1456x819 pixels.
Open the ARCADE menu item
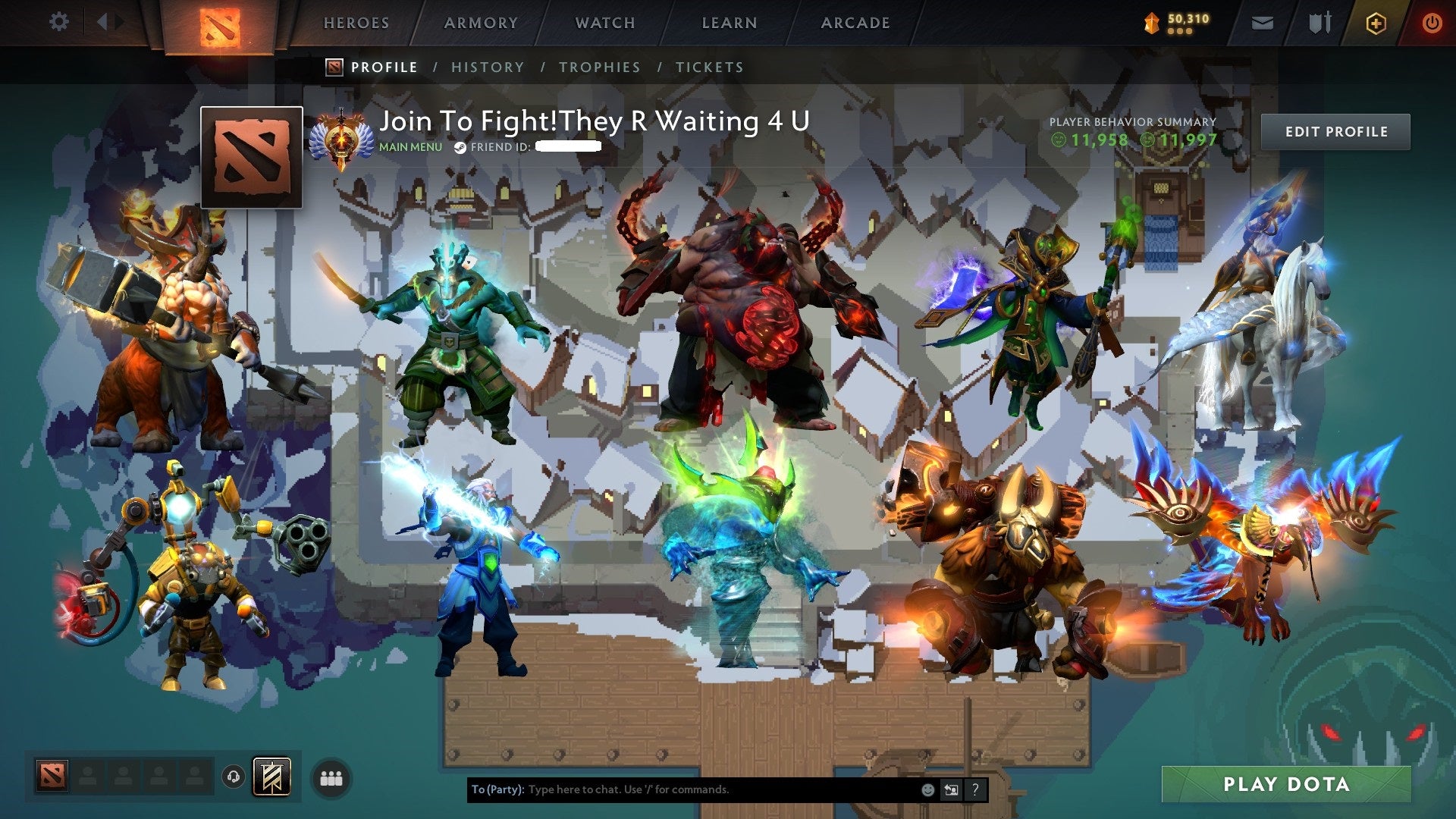click(855, 23)
